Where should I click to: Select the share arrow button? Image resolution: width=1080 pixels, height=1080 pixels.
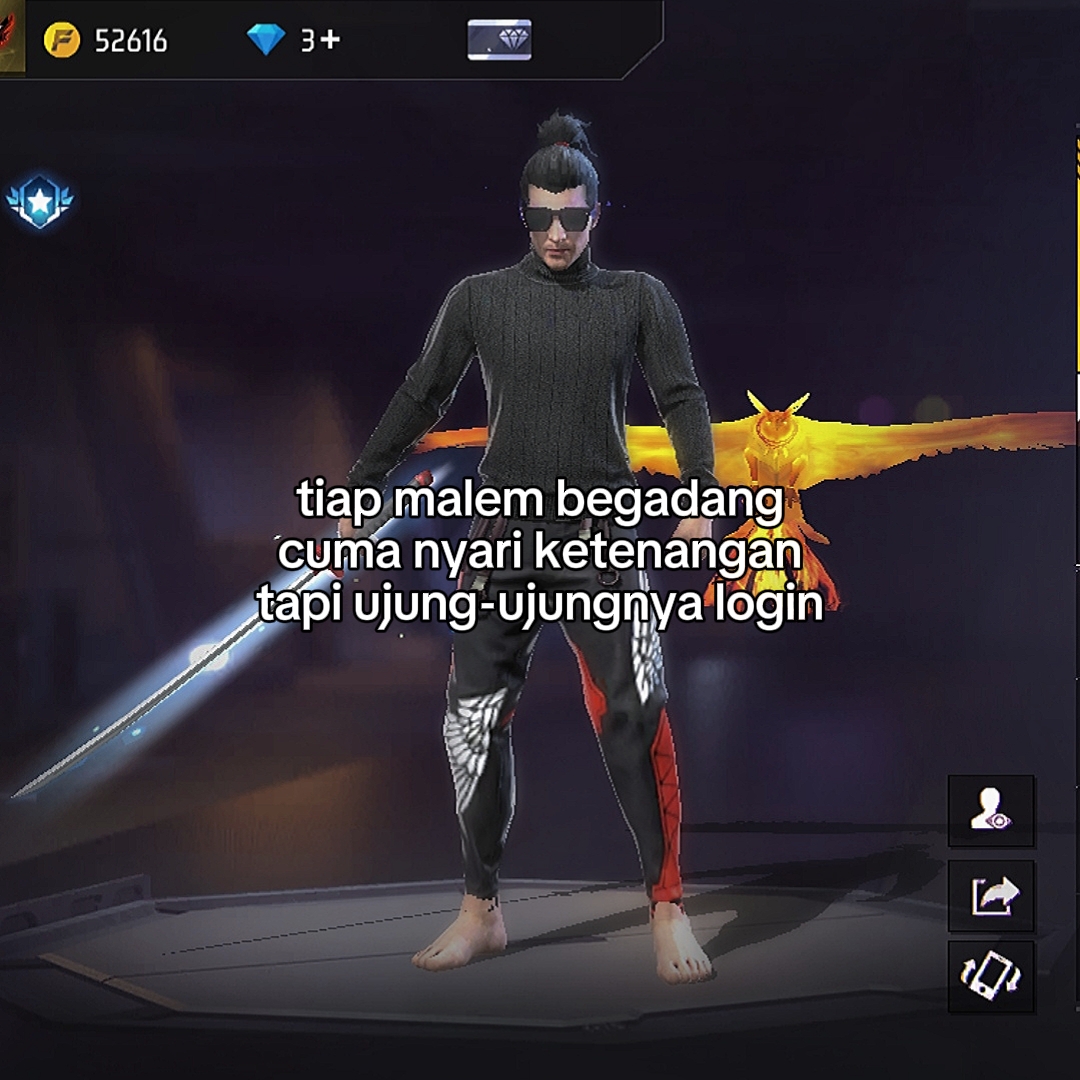click(x=991, y=895)
